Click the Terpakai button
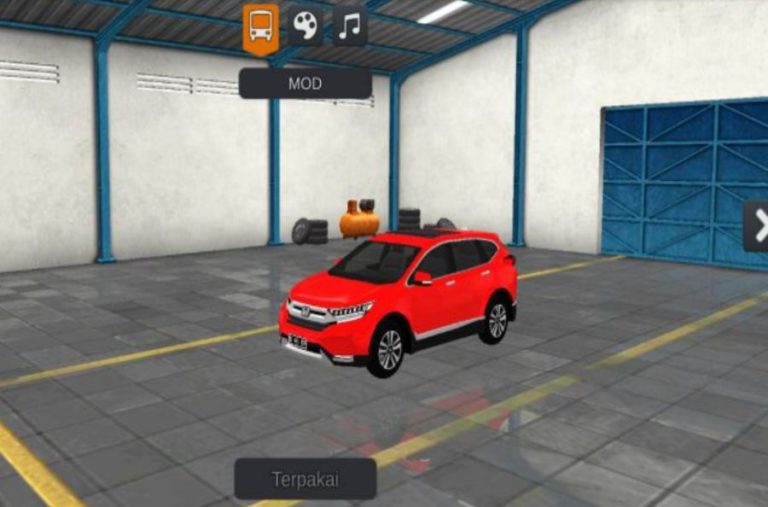 (x=305, y=479)
